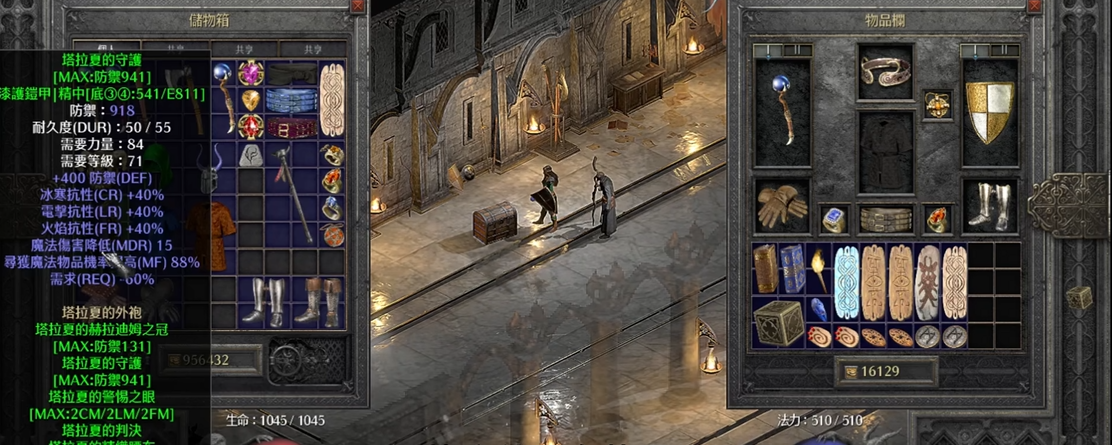
Task: Pick up the brown leather boots in stash
Action: coord(320,300)
